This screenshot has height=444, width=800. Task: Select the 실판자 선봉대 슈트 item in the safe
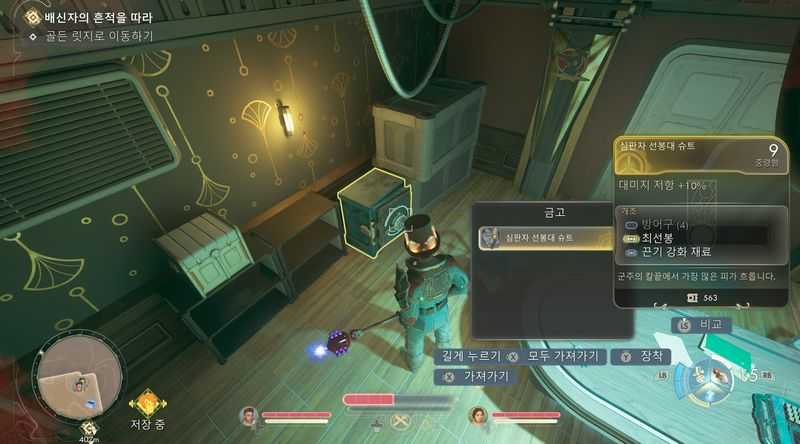pyautogui.click(x=545, y=238)
